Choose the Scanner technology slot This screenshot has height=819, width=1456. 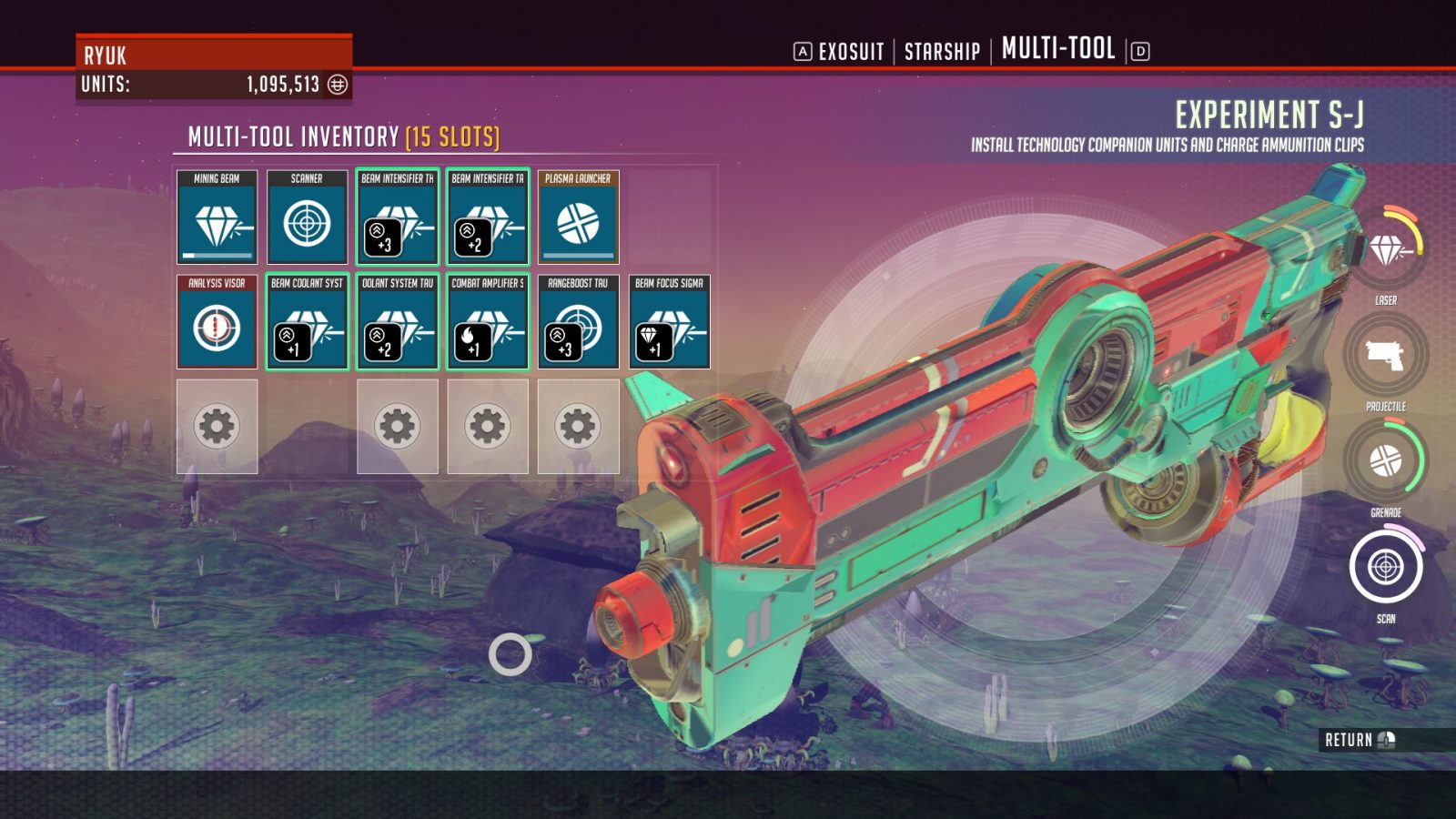[307, 217]
